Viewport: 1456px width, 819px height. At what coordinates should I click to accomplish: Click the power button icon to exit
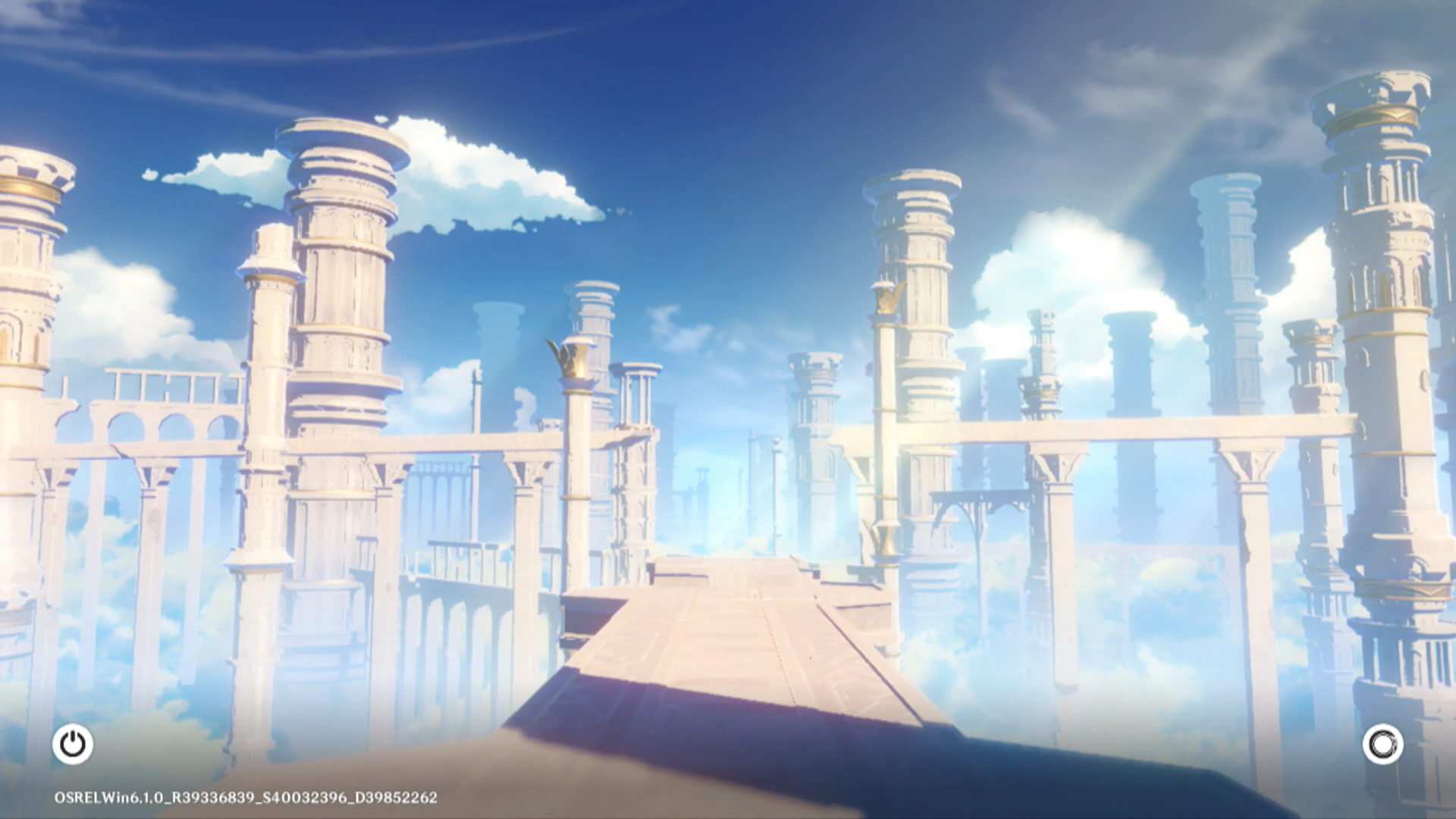click(x=73, y=744)
